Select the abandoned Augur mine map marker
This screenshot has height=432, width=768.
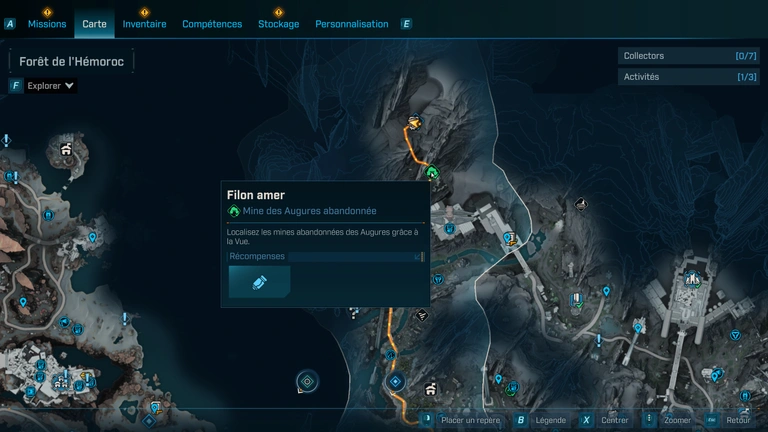433,173
